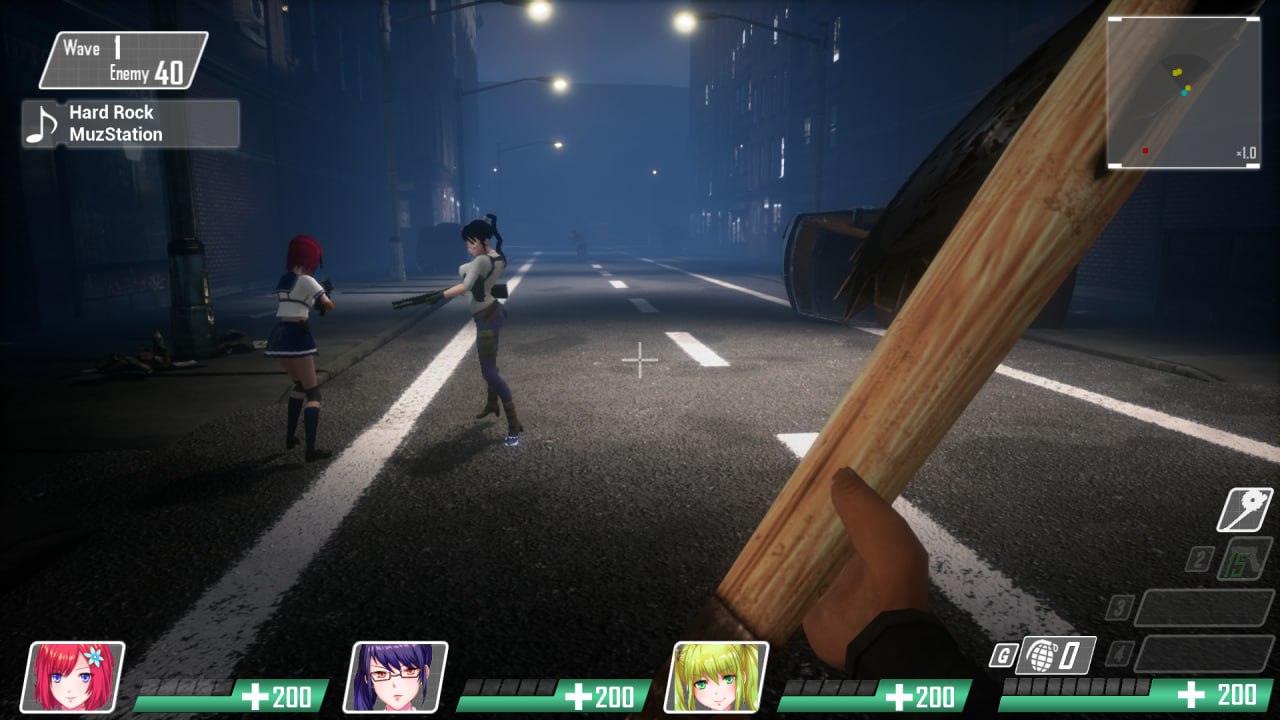Select the spiked bat melee weapon slot

point(1244,510)
